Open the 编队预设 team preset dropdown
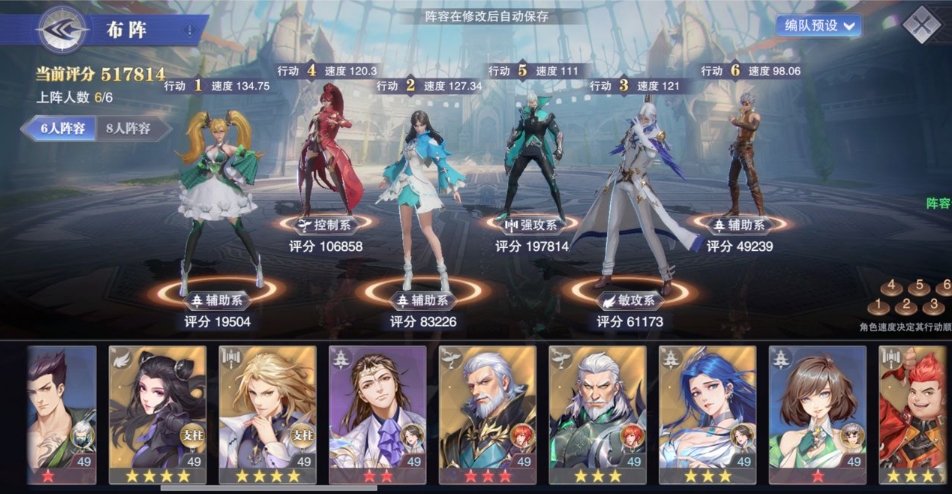This screenshot has width=952, height=494. [818, 26]
